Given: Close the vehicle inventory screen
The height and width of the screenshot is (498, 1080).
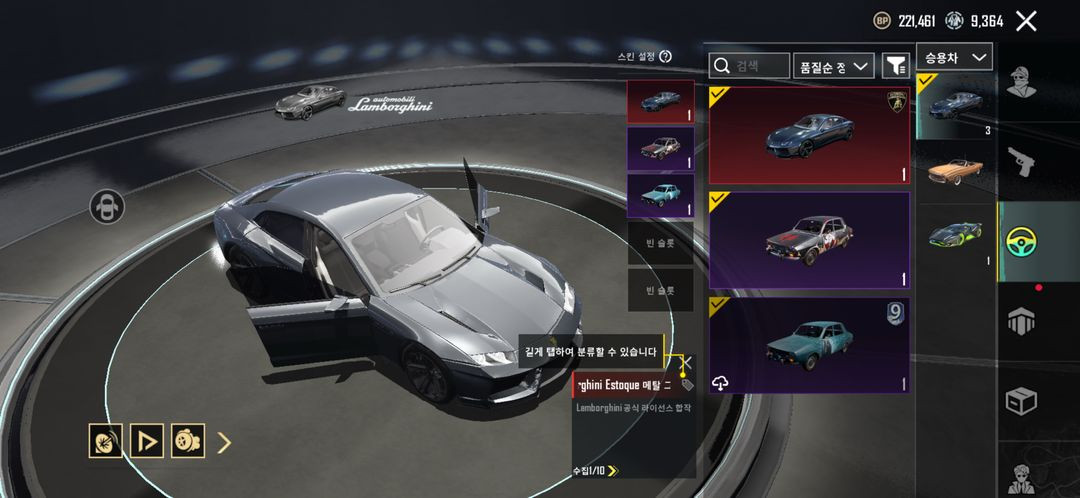Looking at the screenshot, I should click(x=1026, y=21).
